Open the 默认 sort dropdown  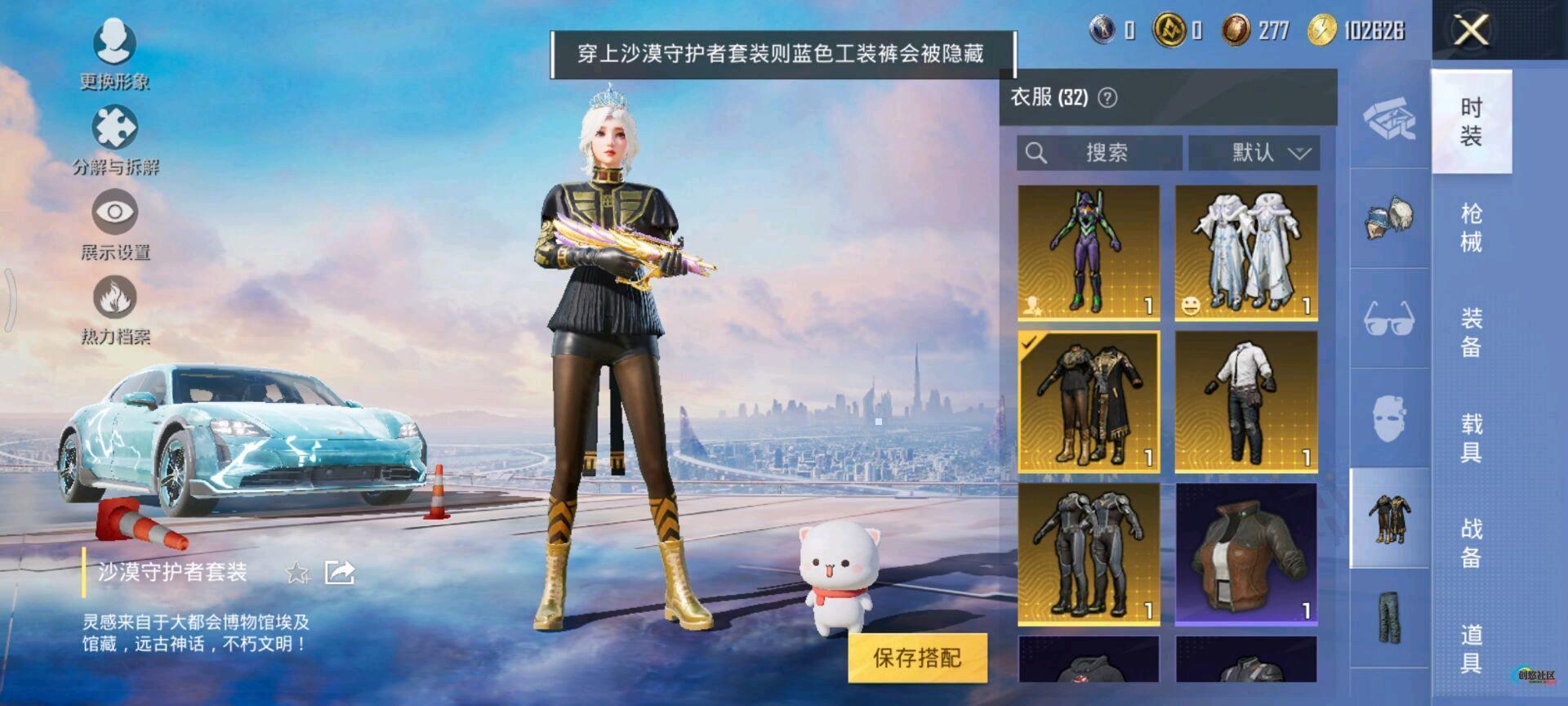pos(1254,153)
